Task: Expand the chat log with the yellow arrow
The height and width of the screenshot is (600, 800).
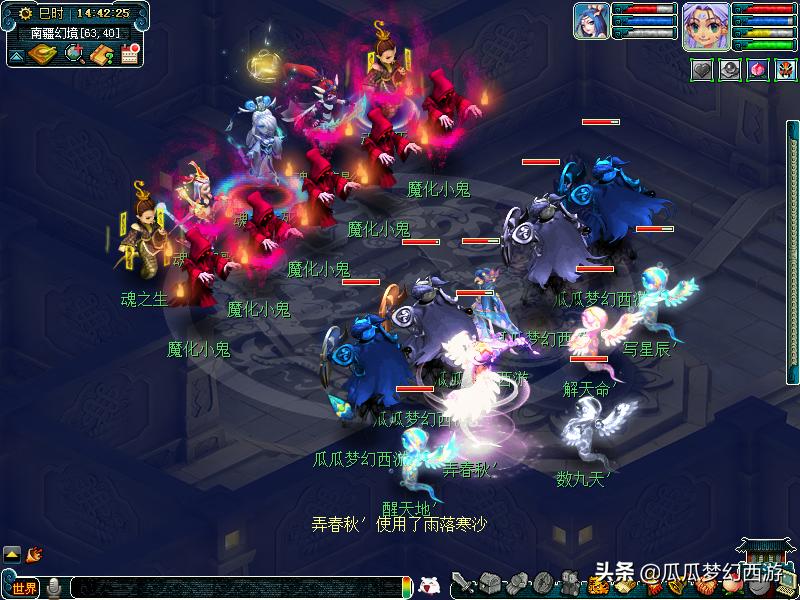Action: (12, 553)
